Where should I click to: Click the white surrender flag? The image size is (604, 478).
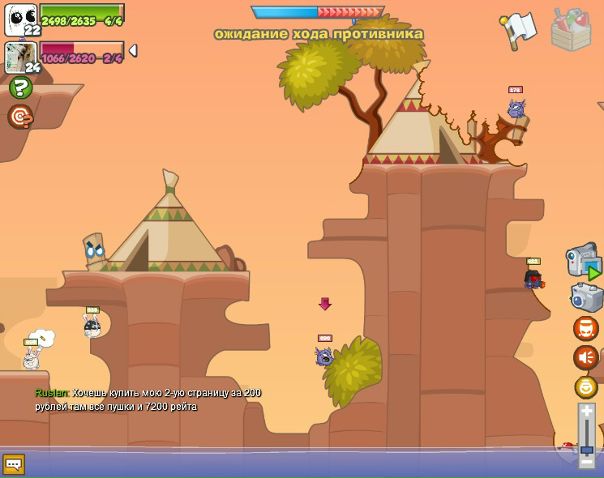coord(518,29)
